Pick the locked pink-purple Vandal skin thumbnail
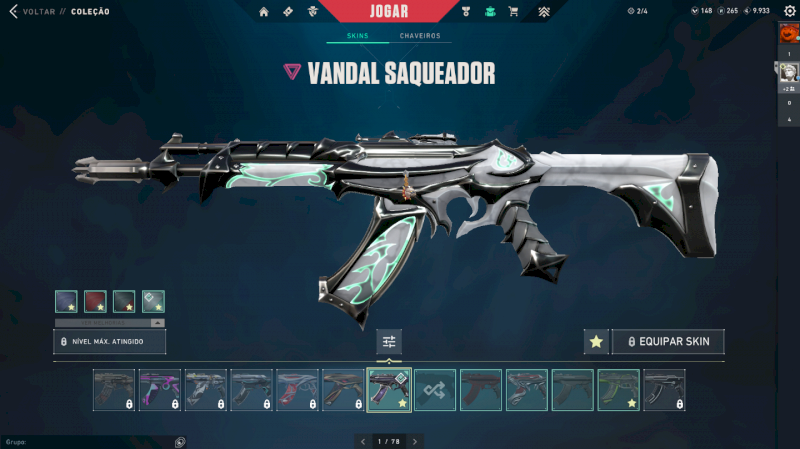This screenshot has height=449, width=800. 159,390
